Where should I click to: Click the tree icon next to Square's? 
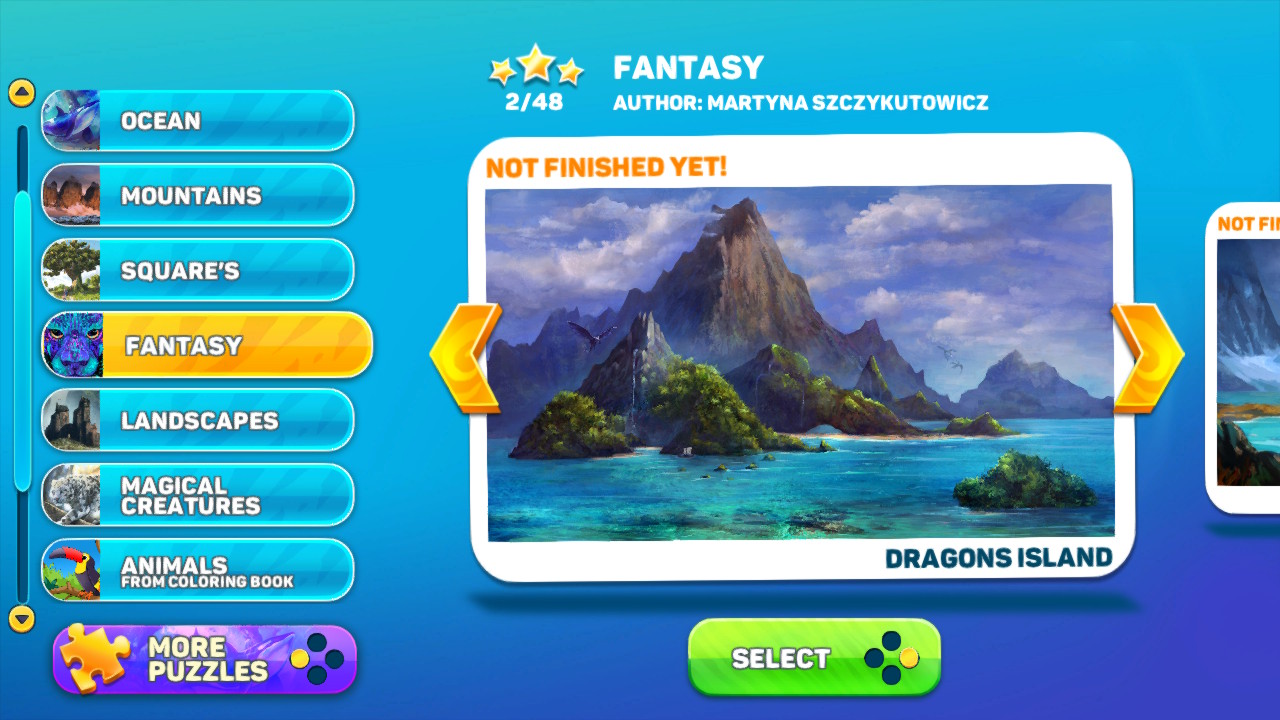click(x=70, y=270)
